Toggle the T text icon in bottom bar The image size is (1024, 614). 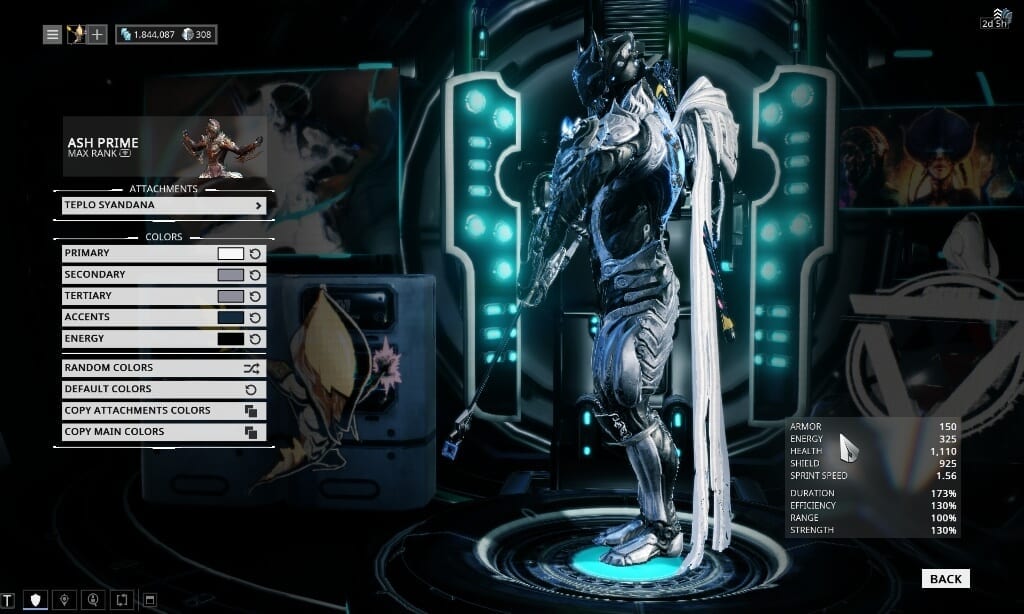coord(9,600)
